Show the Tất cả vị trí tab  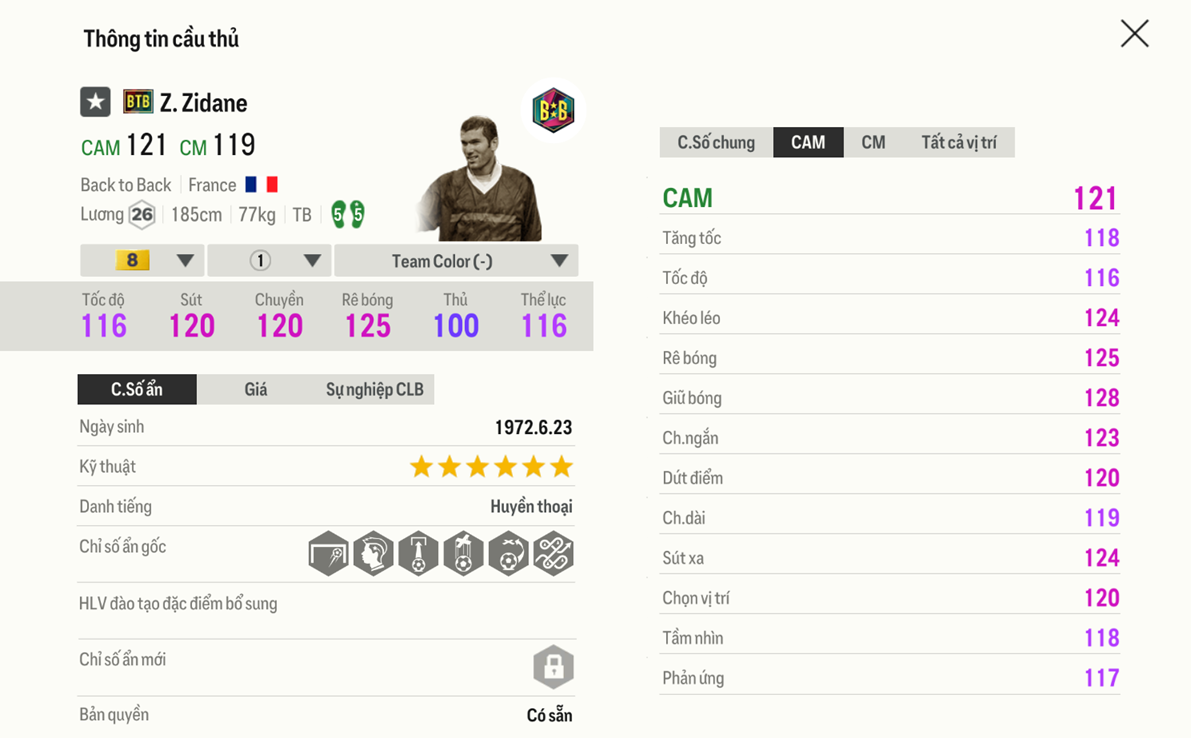(x=958, y=142)
